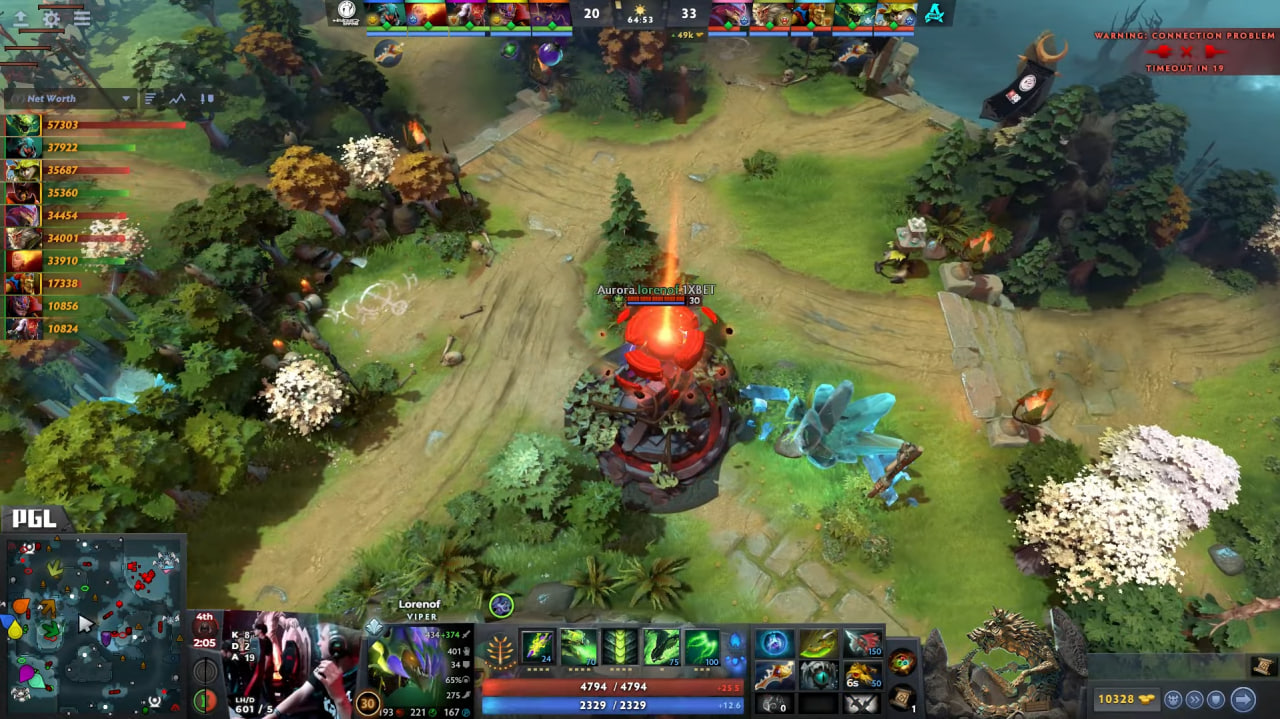Screen dimensions: 1280x719
Task: Show the line graph stats view
Action: pos(178,99)
